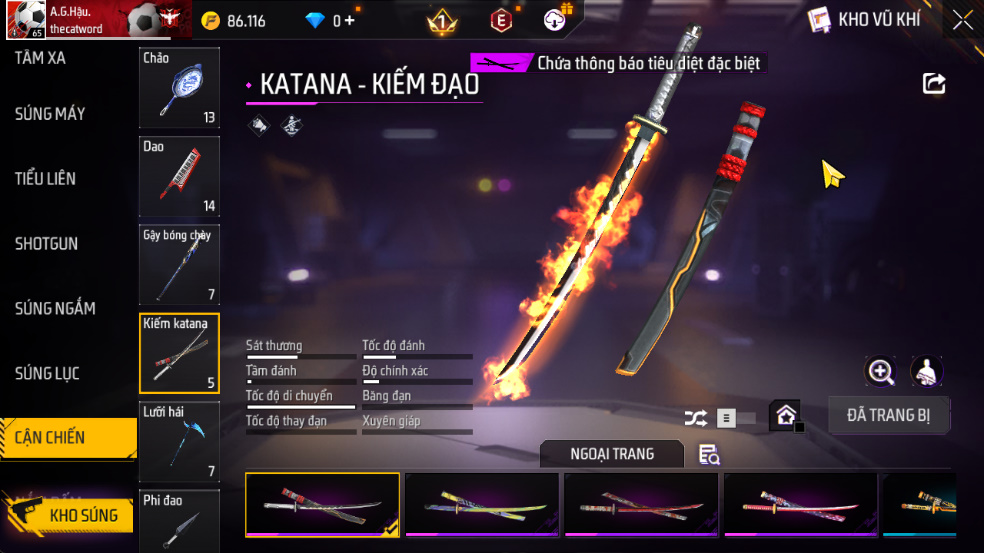Select the SÚNG MÁY weapon category
The height and width of the screenshot is (553, 984).
click(x=50, y=114)
